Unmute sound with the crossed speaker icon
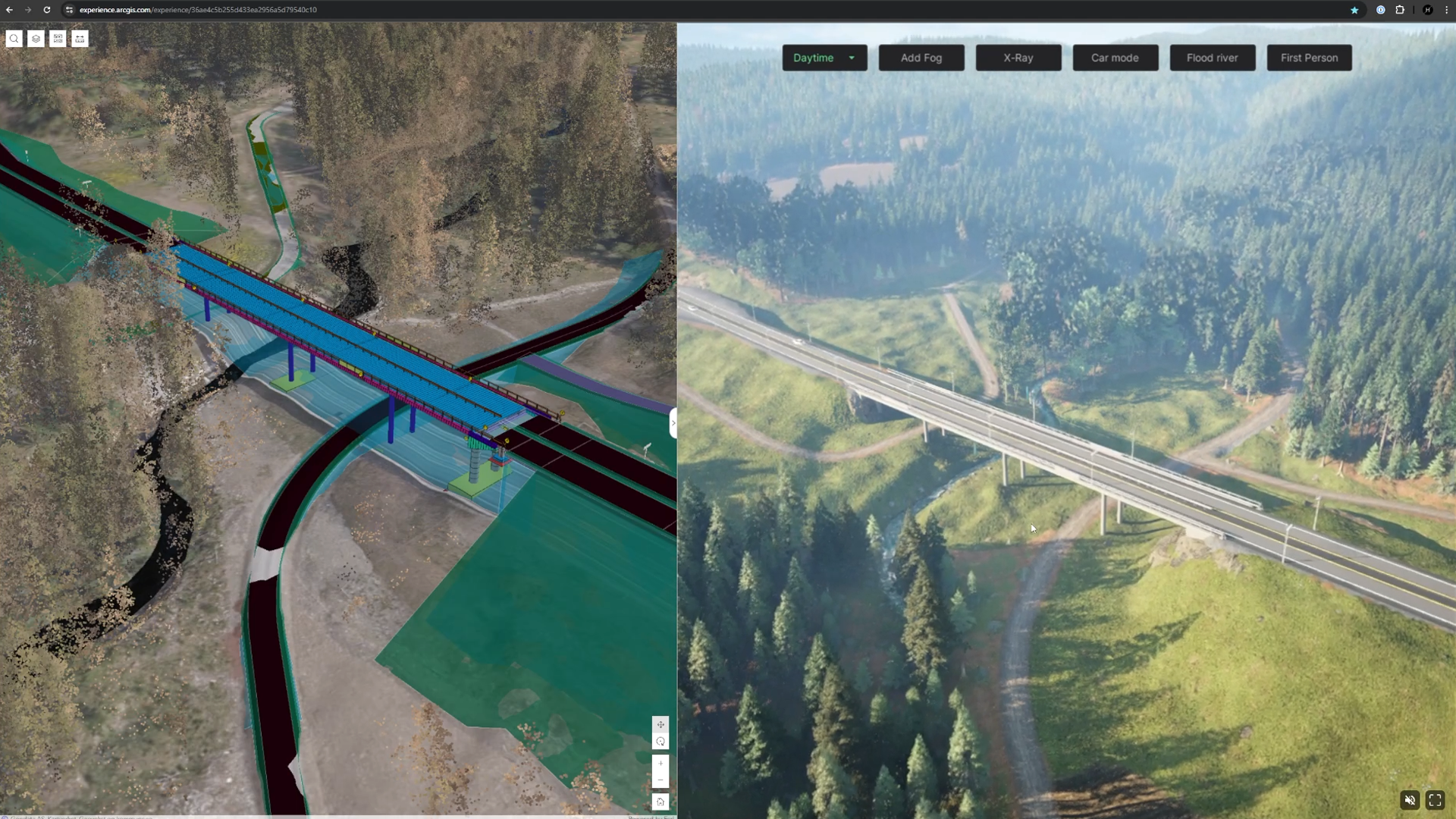The width and height of the screenshot is (1456, 819). point(1410,800)
